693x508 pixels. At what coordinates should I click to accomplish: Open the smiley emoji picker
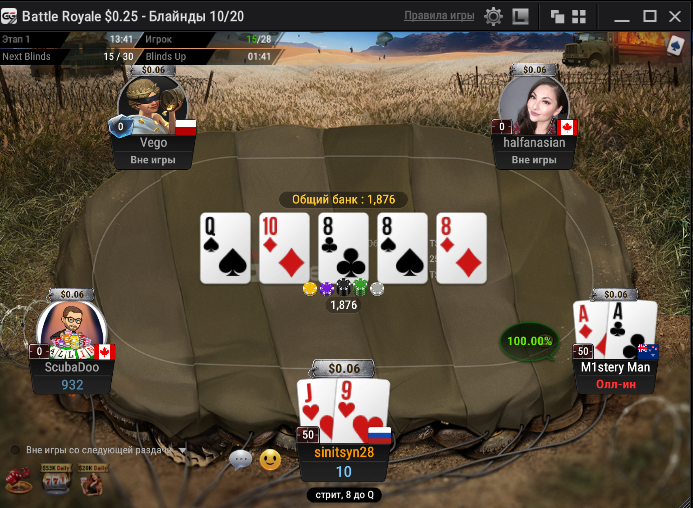click(270, 460)
